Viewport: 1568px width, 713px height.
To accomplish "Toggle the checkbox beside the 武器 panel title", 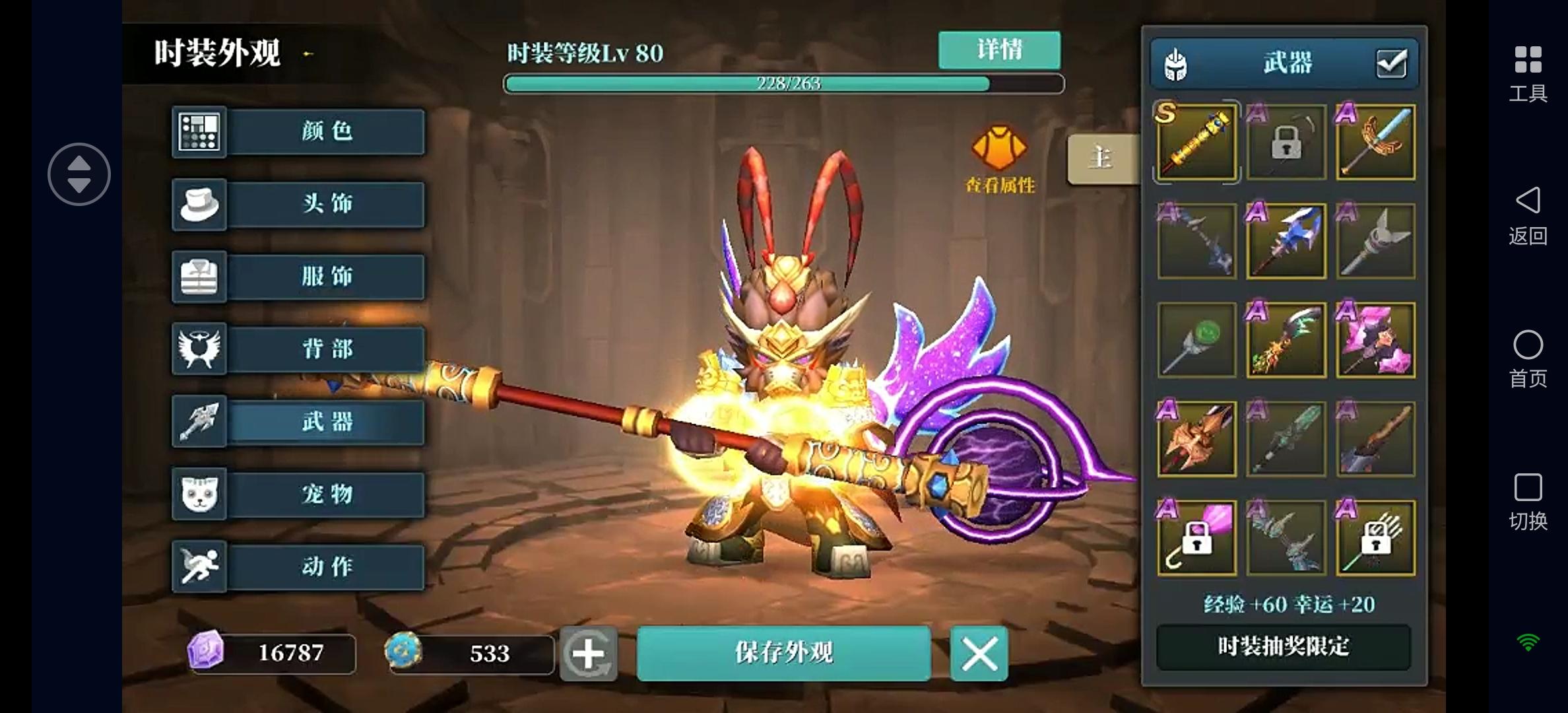I will point(1391,63).
